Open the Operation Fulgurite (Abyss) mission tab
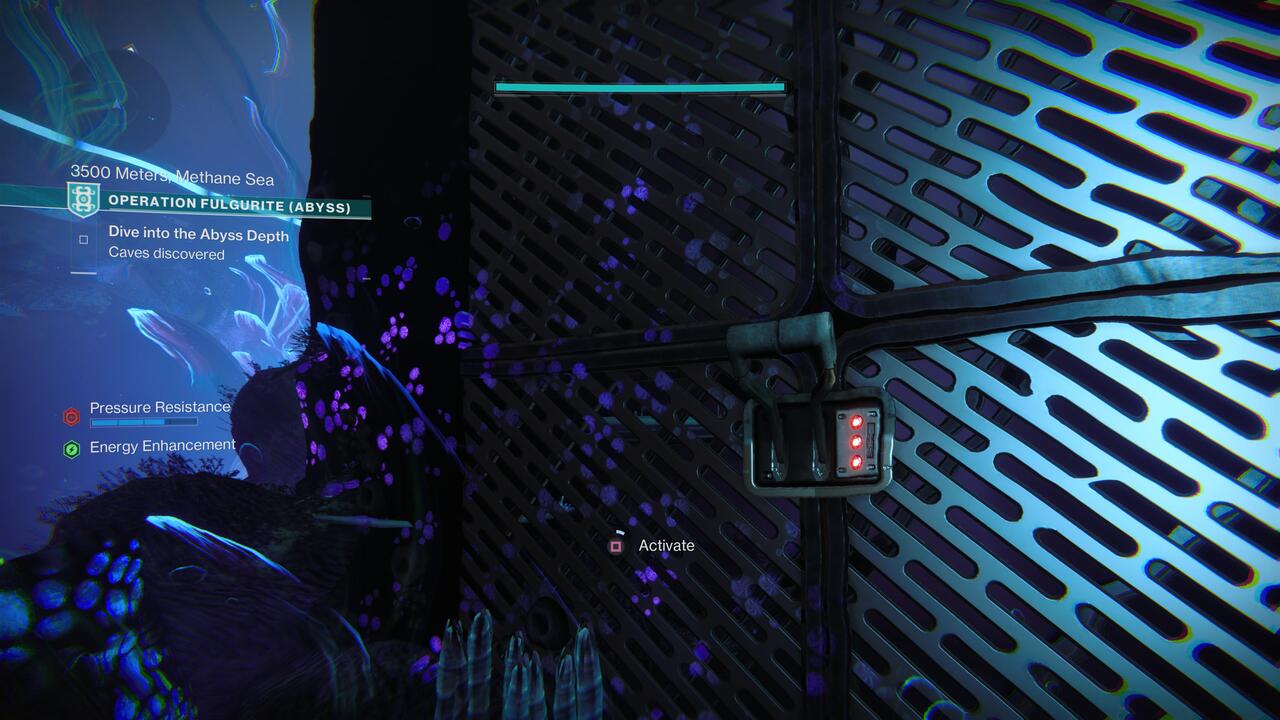The image size is (1280, 720). click(x=230, y=203)
